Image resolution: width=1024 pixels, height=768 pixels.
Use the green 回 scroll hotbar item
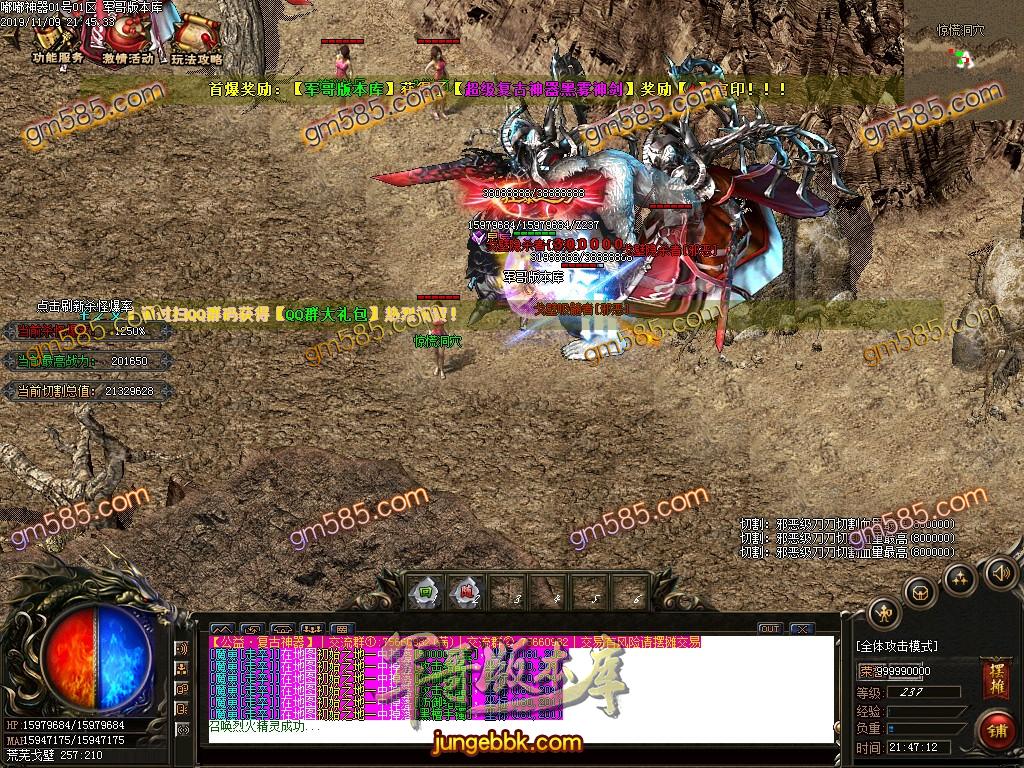click(425, 591)
